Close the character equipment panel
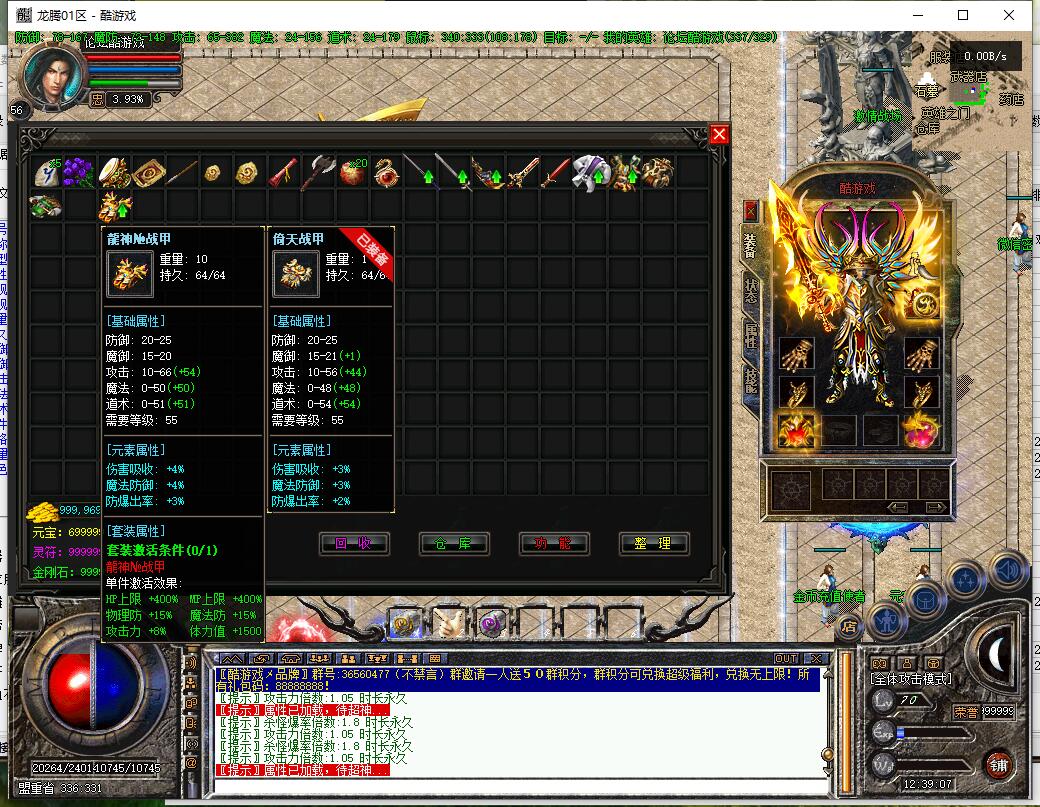Viewport: 1040px width, 807px height. [x=751, y=211]
